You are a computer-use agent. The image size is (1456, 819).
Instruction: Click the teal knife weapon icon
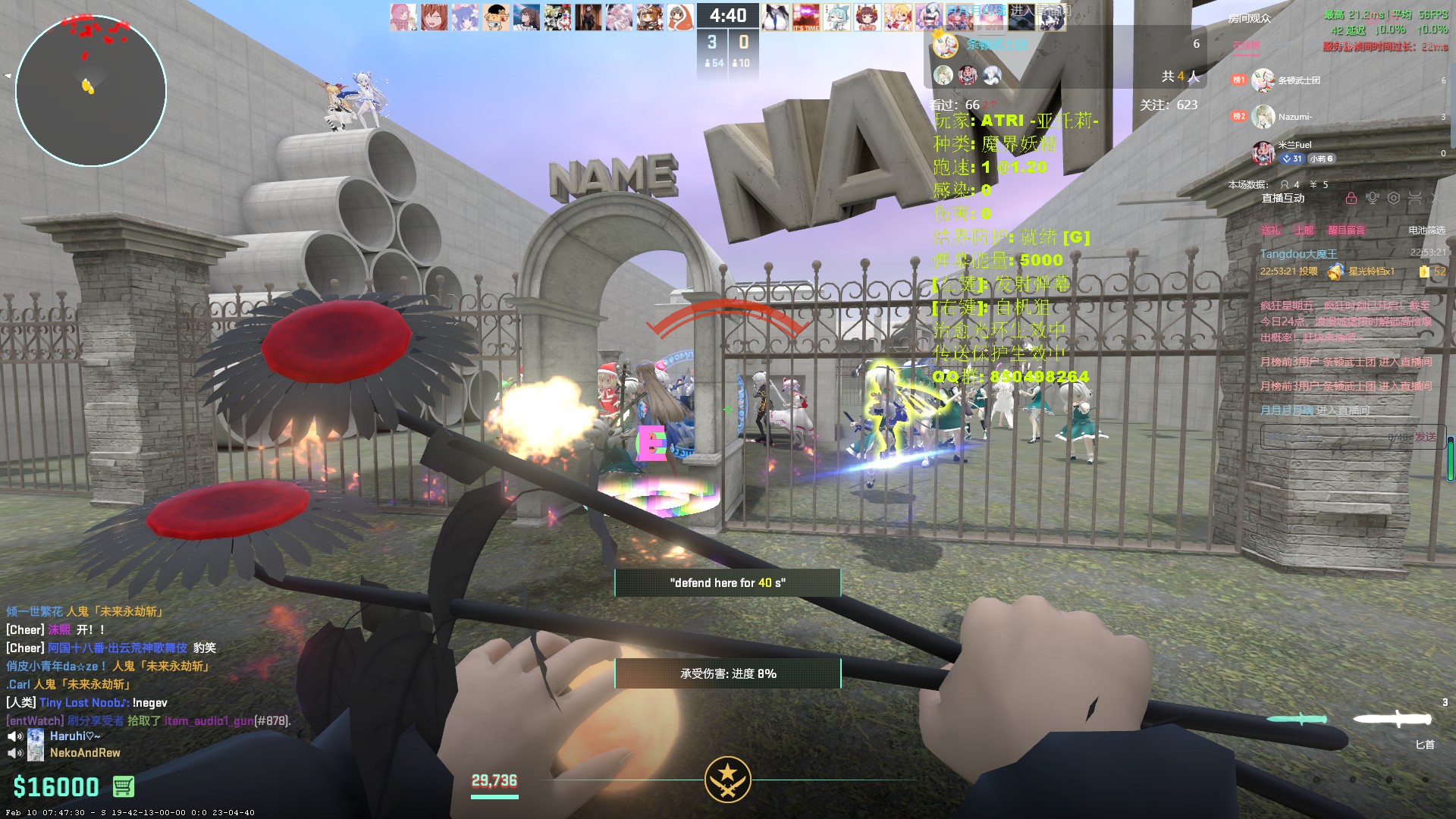[x=1300, y=719]
